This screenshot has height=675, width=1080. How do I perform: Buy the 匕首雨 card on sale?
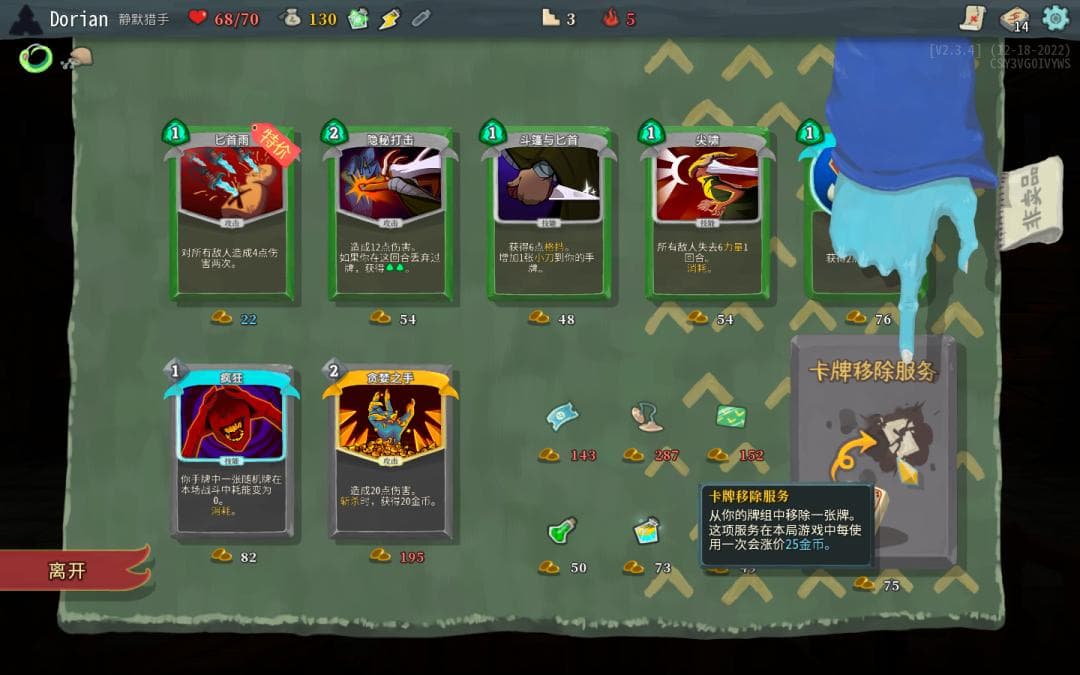pyautogui.click(x=234, y=215)
